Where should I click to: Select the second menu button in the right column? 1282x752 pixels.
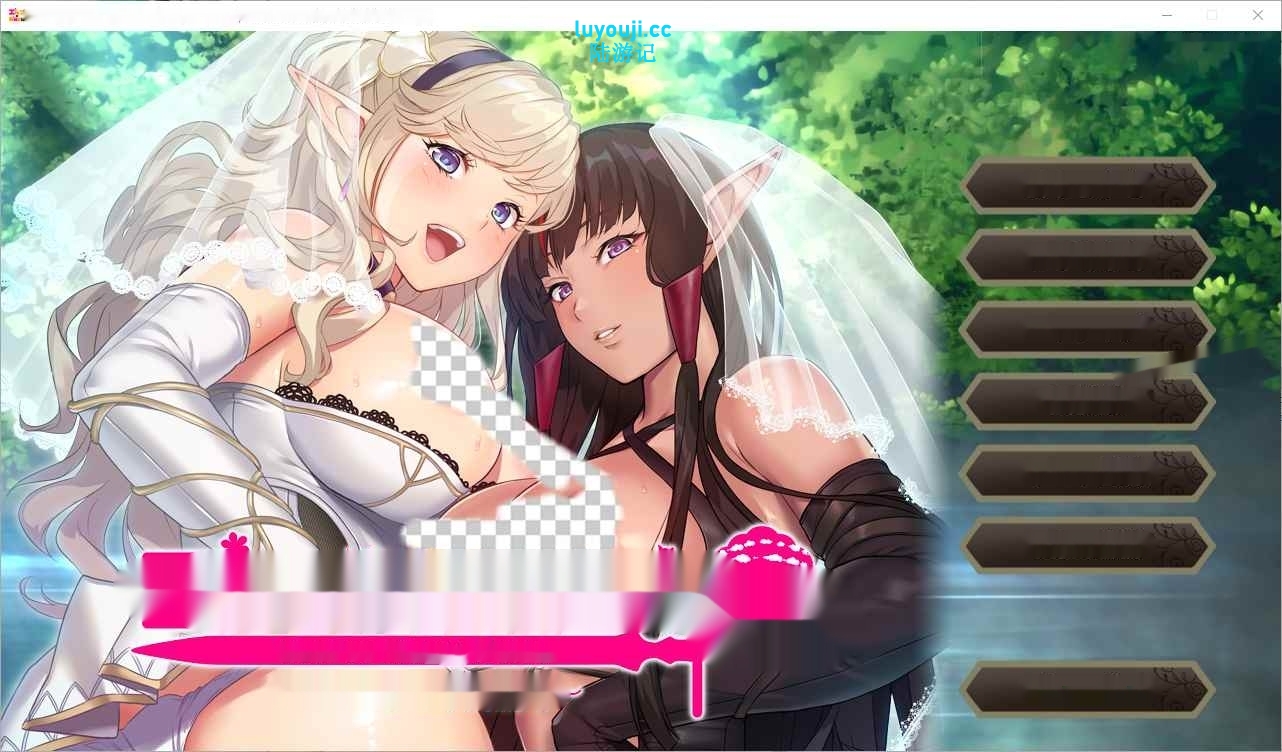[1087, 258]
